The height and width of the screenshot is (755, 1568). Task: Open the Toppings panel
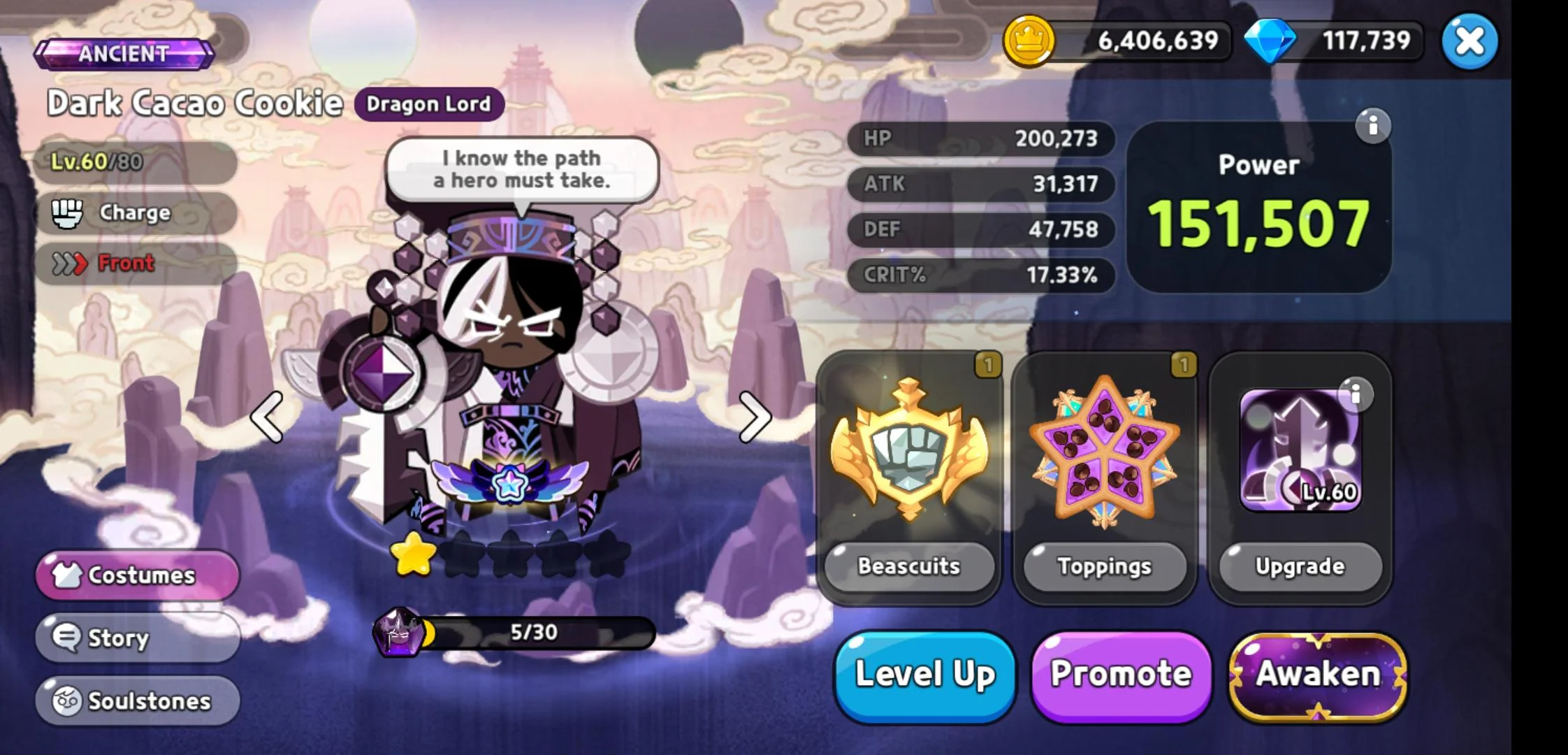click(x=1105, y=477)
